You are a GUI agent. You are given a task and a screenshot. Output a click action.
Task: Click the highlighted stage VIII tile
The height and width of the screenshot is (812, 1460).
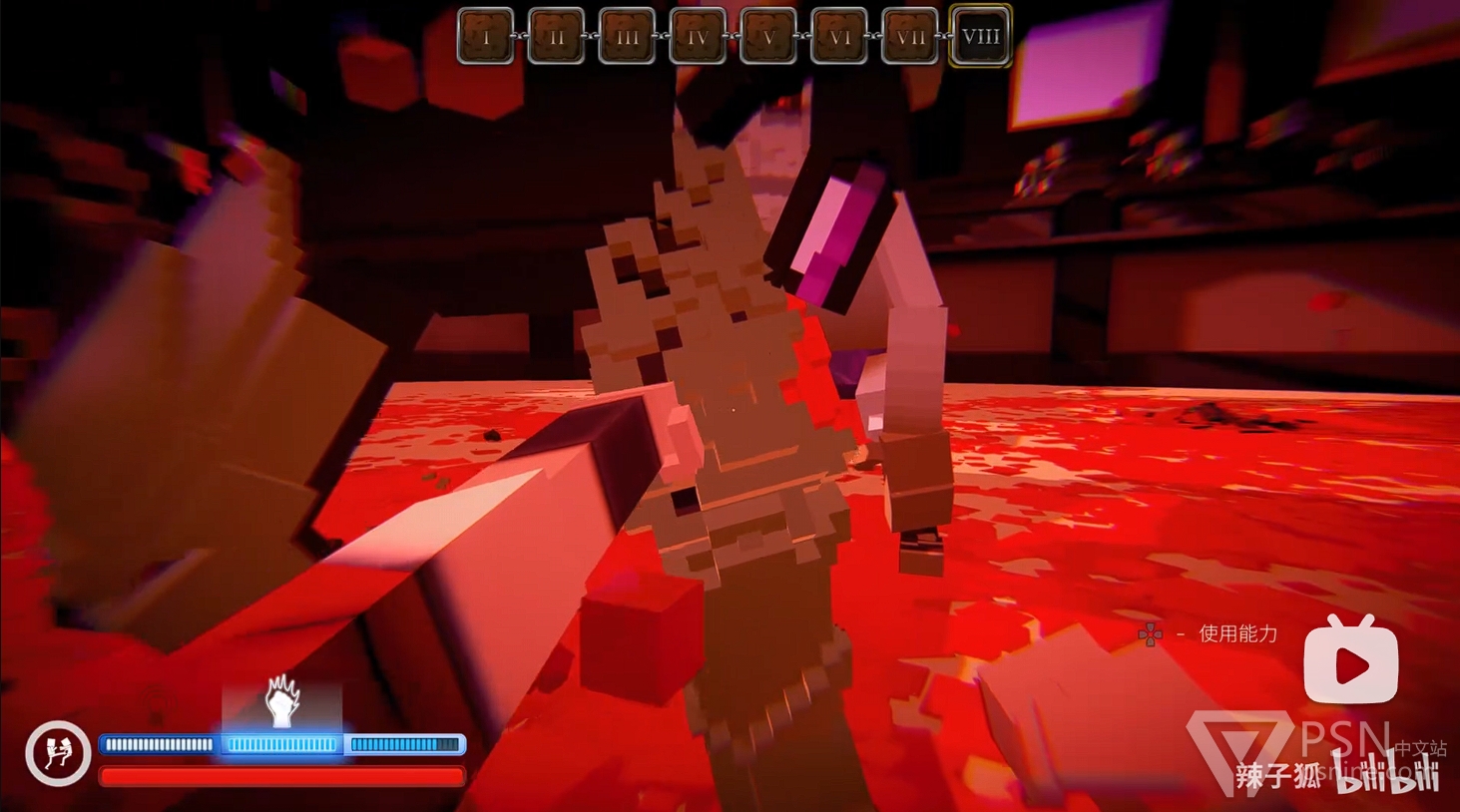click(980, 37)
